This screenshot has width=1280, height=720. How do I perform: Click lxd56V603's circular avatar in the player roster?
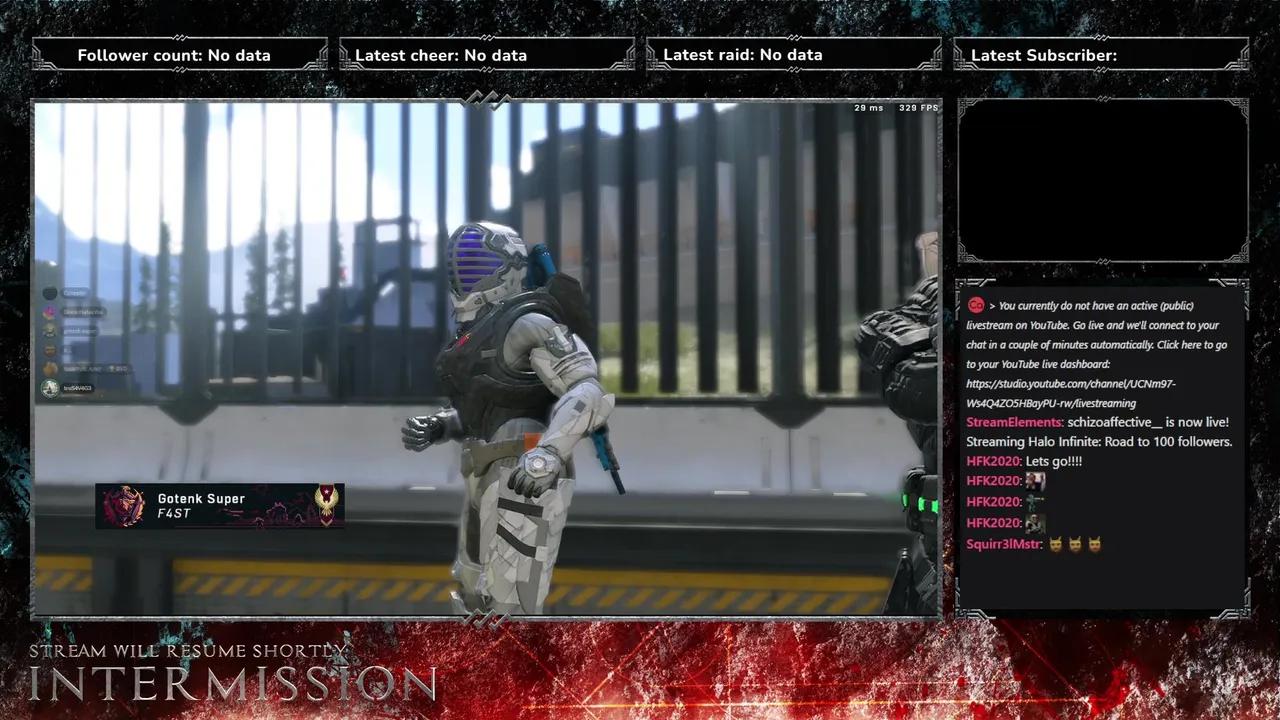50,387
